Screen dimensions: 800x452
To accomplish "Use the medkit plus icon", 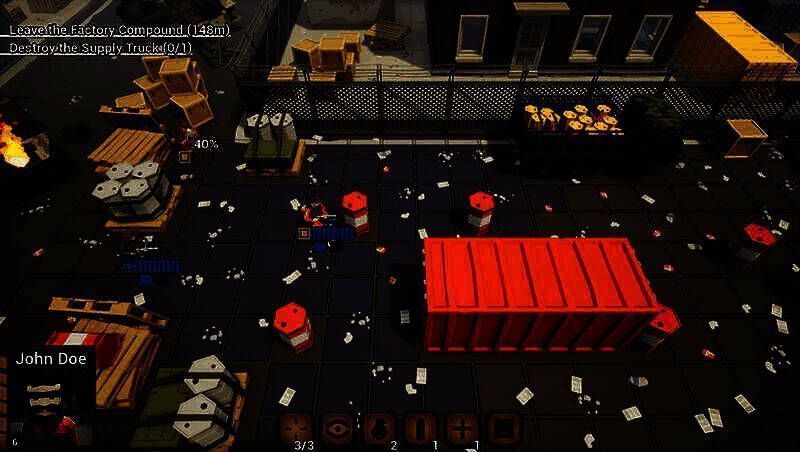I will click(x=462, y=428).
